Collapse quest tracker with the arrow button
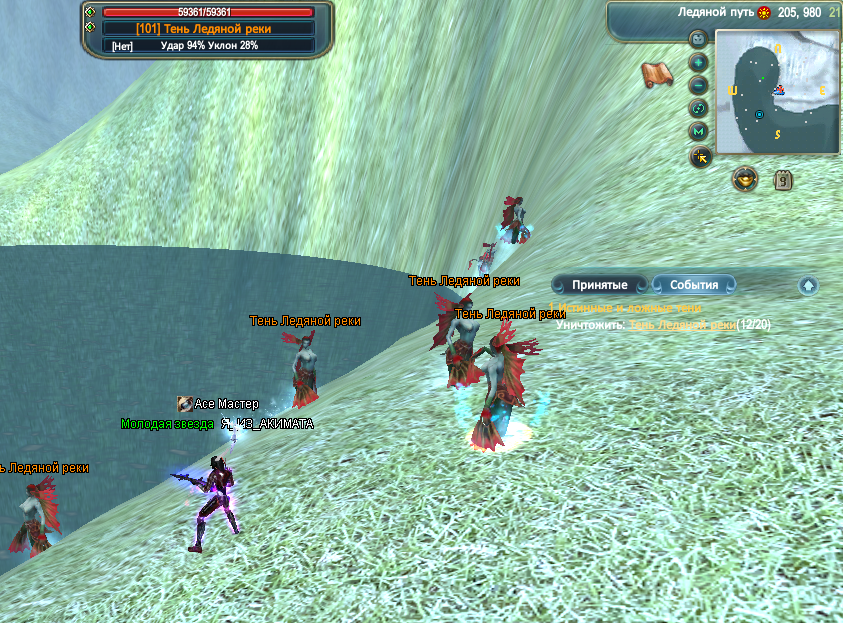The width and height of the screenshot is (843, 623). click(808, 286)
